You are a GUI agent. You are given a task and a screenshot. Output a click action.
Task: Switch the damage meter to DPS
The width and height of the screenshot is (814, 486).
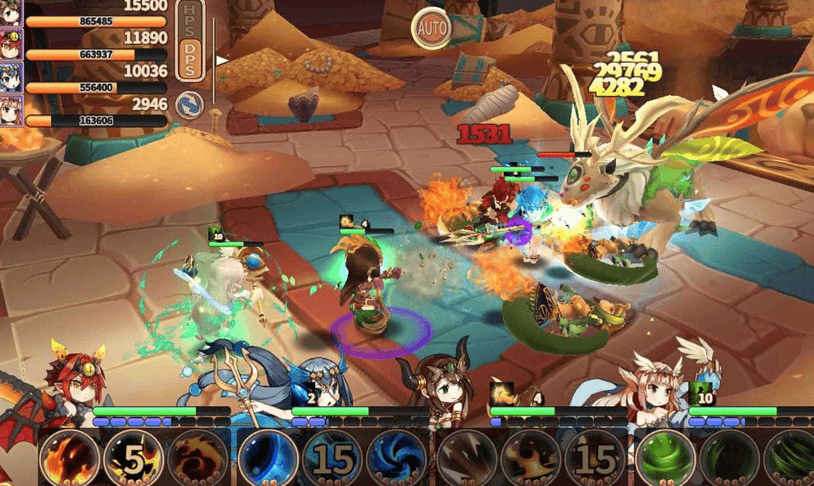click(x=191, y=60)
